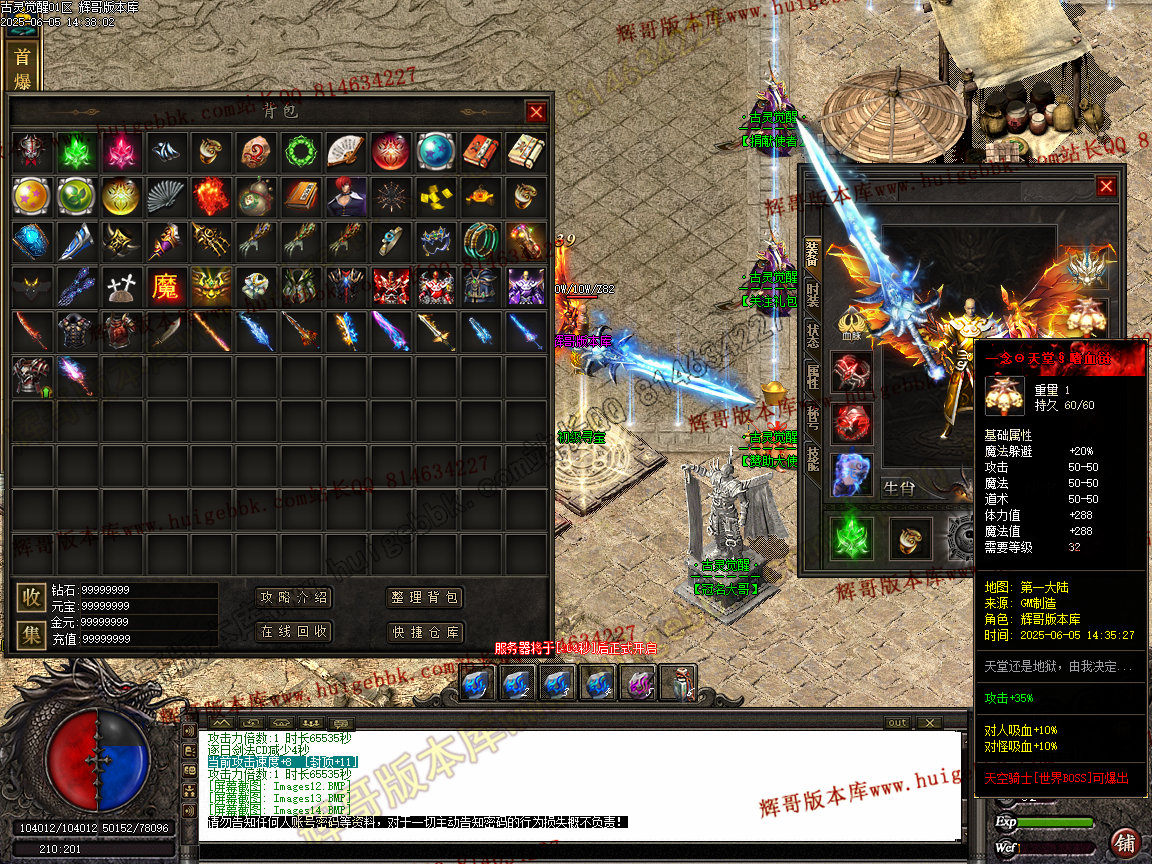Click the 生肖 zodiac button
The image size is (1152, 864).
click(x=899, y=488)
